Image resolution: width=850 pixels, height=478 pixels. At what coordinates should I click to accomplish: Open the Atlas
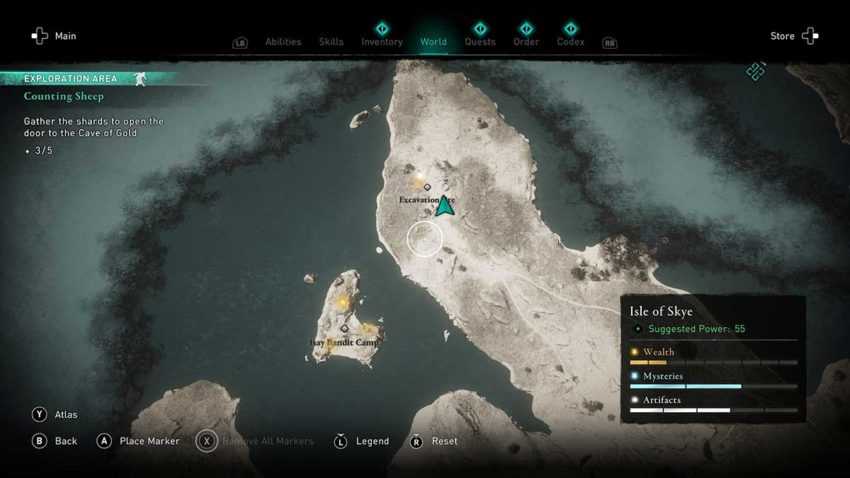coord(55,414)
